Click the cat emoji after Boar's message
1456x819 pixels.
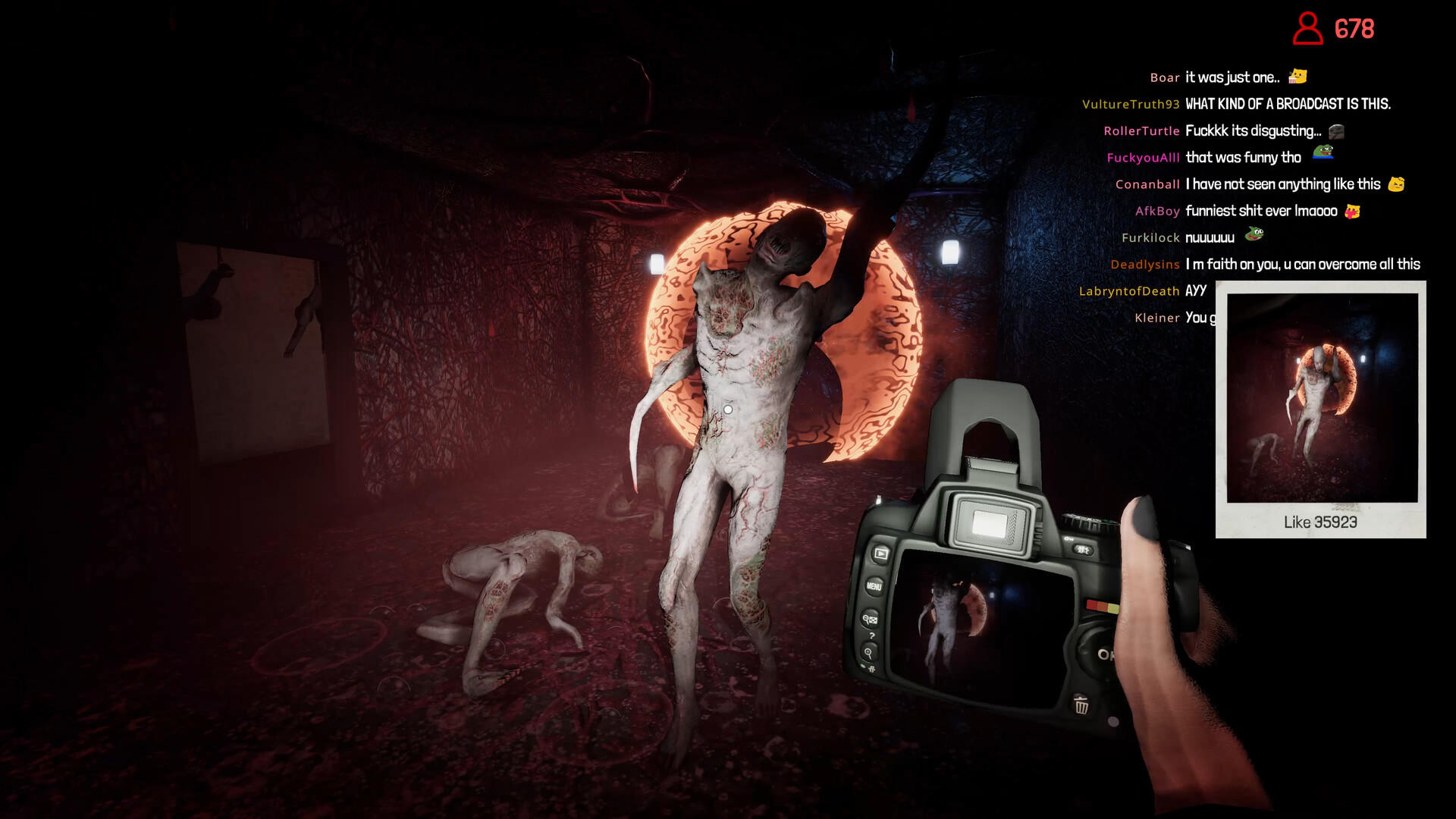click(x=1296, y=76)
